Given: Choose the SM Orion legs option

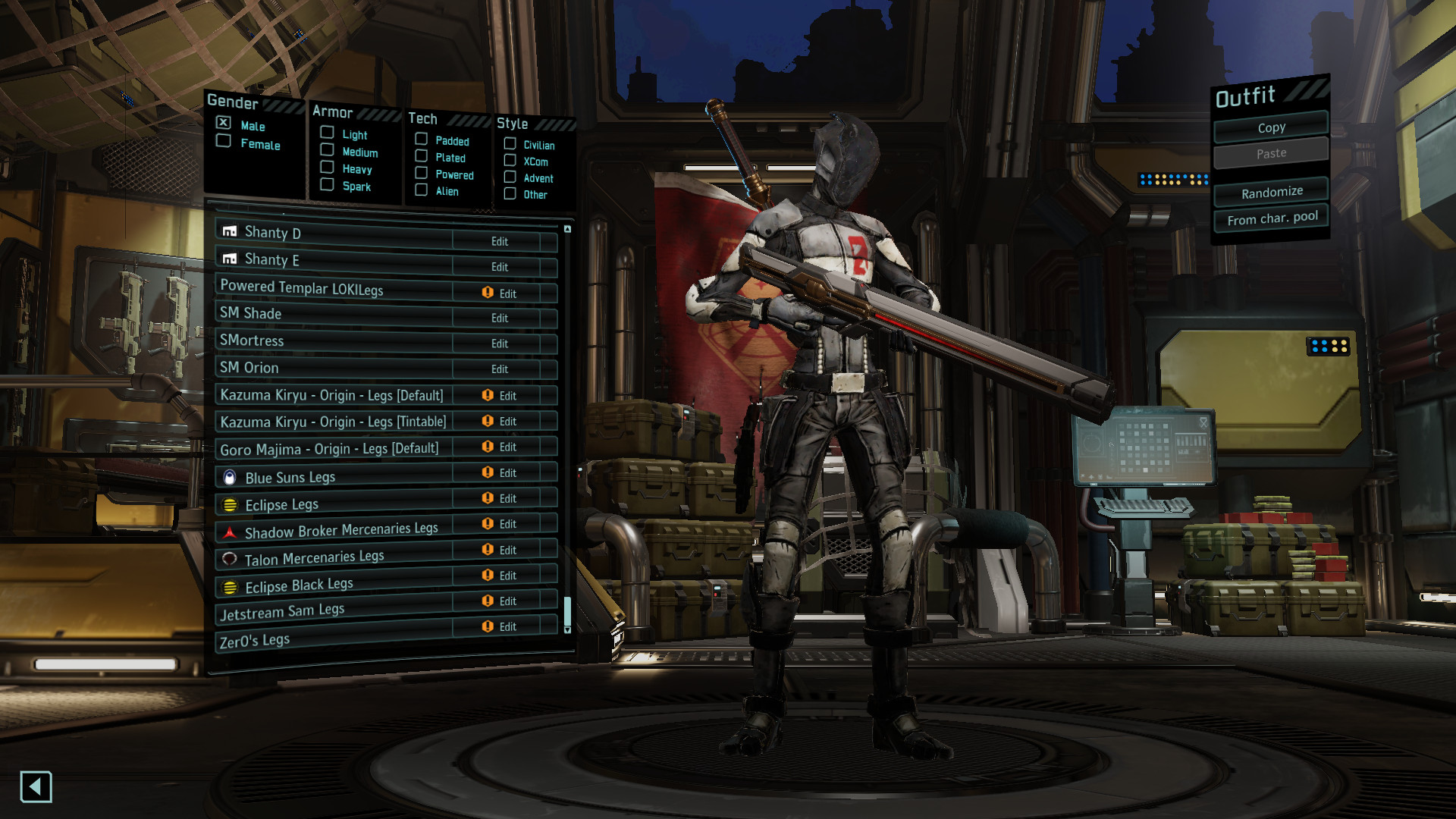Looking at the screenshot, I should point(334,369).
